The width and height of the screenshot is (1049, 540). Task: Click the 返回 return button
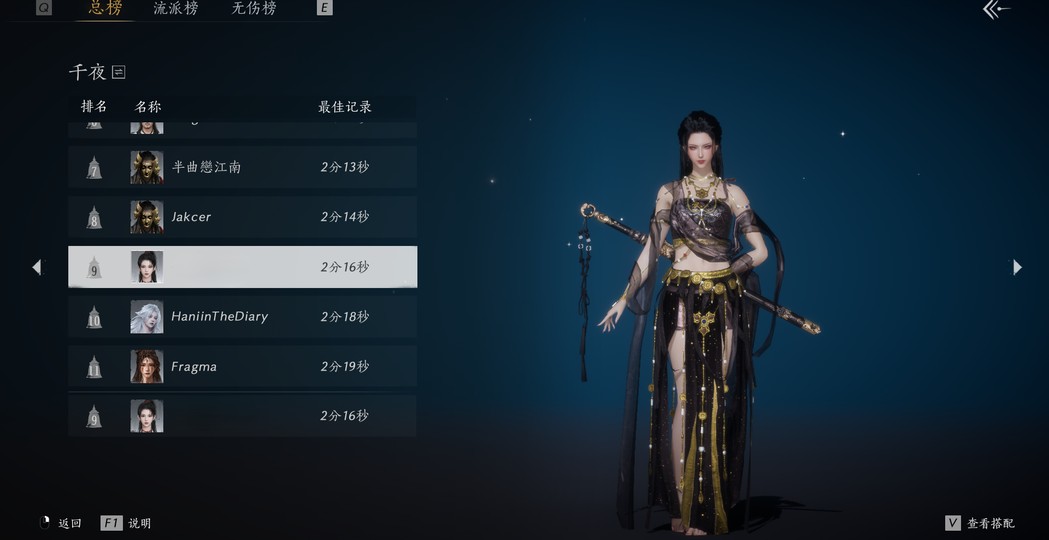coord(60,523)
